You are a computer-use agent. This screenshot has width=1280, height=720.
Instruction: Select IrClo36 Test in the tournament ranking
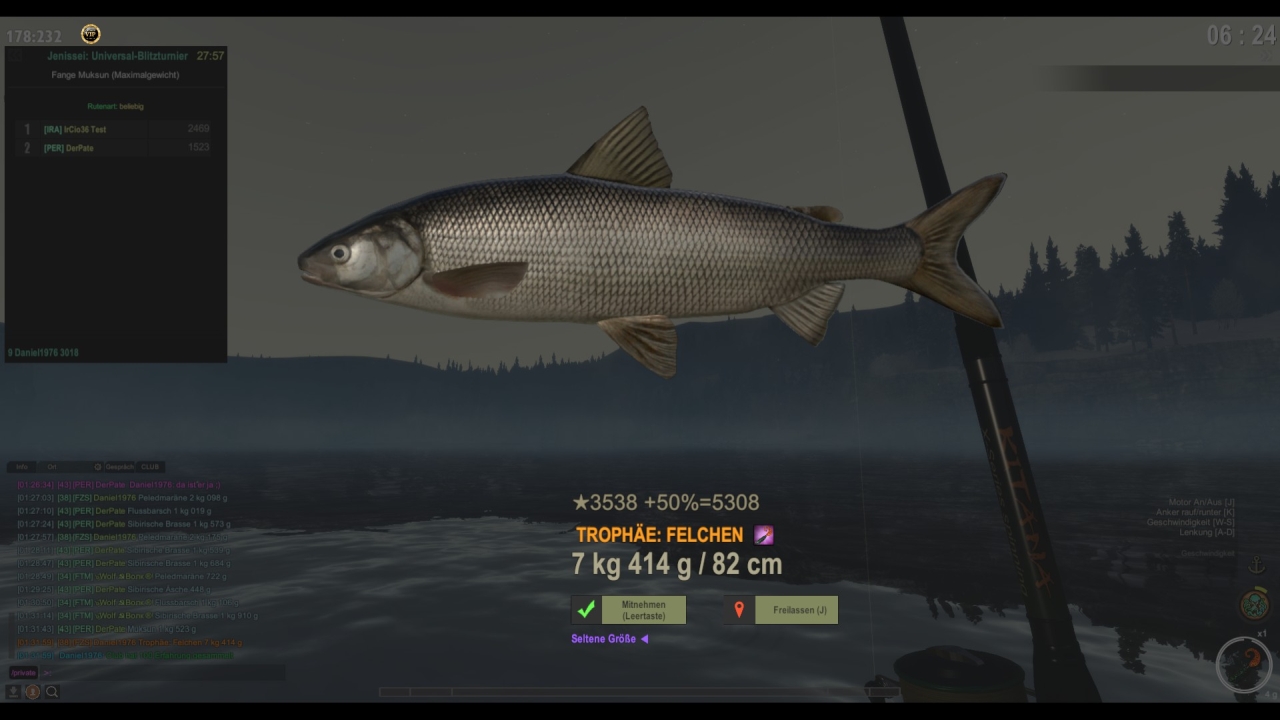(75, 130)
